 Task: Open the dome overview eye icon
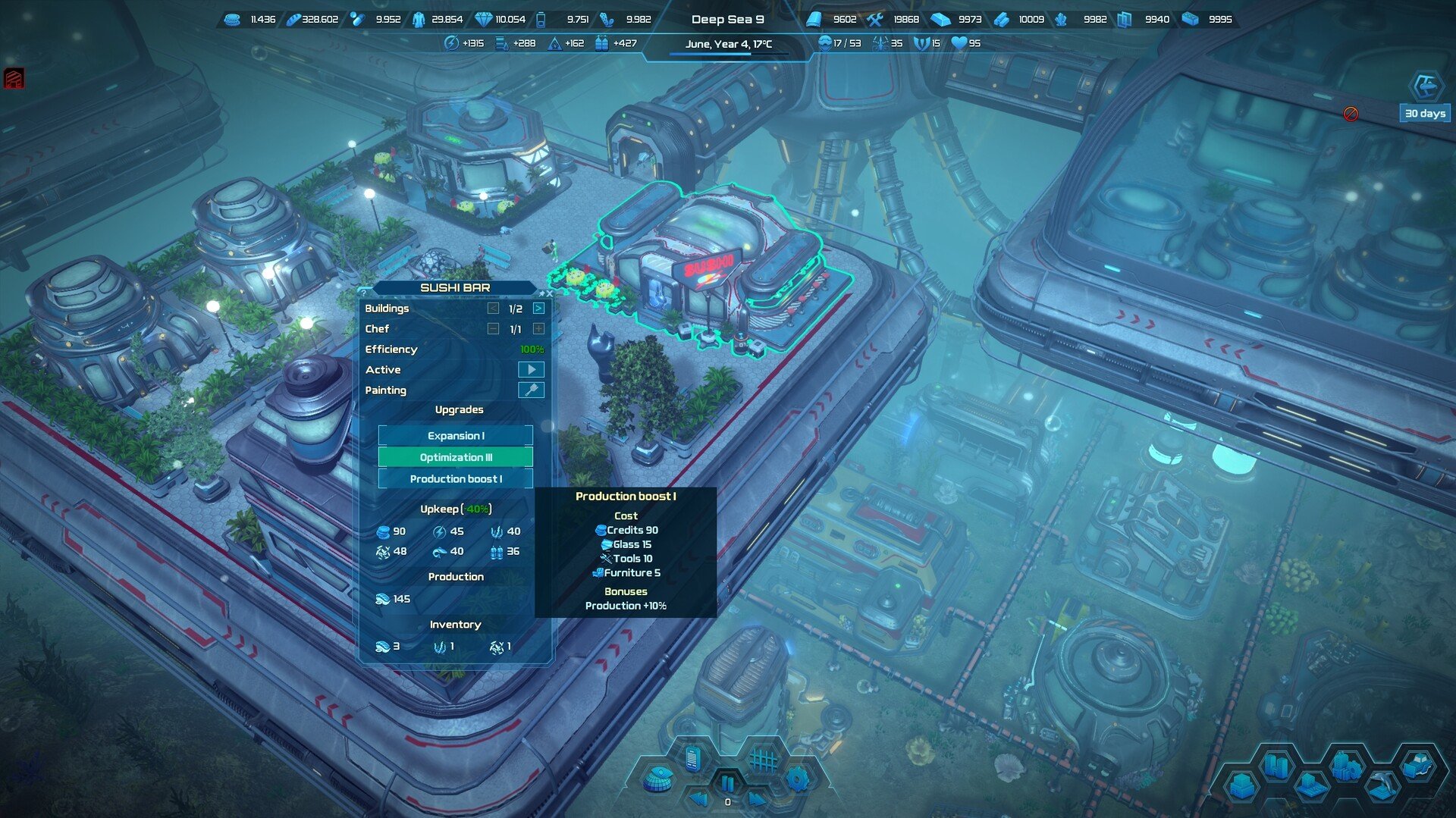tap(657, 779)
